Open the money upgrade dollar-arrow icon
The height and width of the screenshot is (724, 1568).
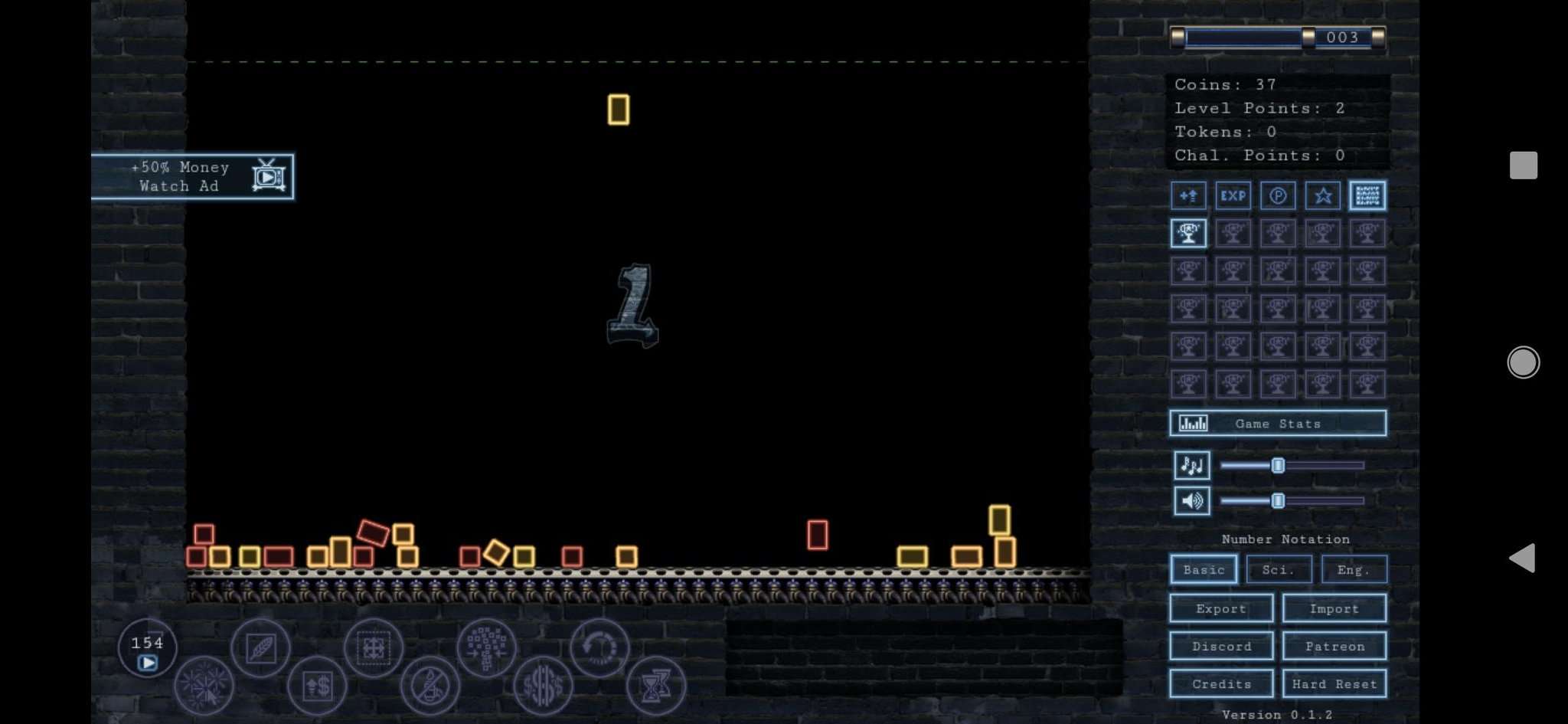pyautogui.click(x=317, y=686)
